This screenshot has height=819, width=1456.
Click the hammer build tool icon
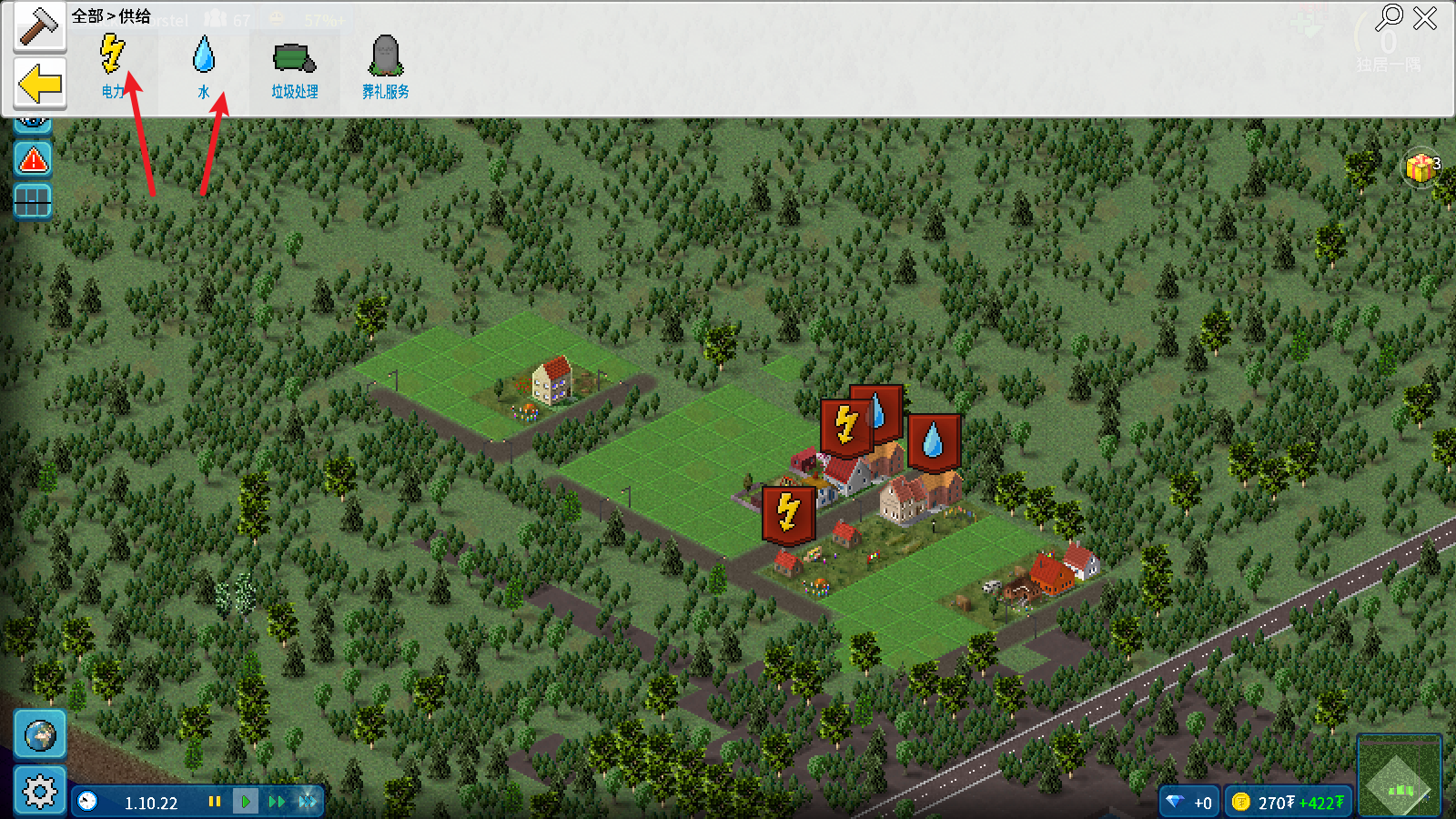[39, 25]
